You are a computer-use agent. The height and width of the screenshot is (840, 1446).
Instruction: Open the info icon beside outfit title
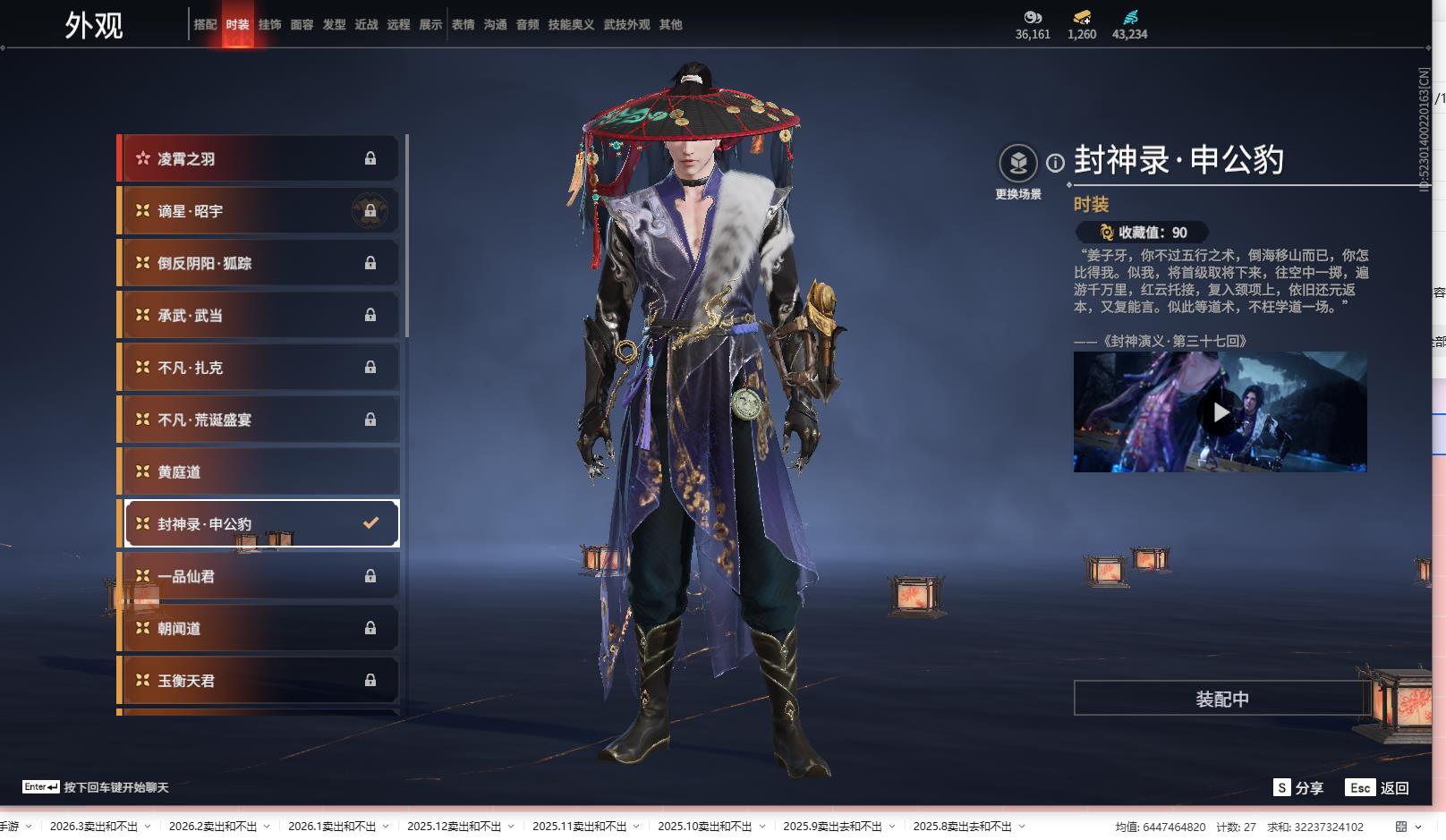(1056, 163)
